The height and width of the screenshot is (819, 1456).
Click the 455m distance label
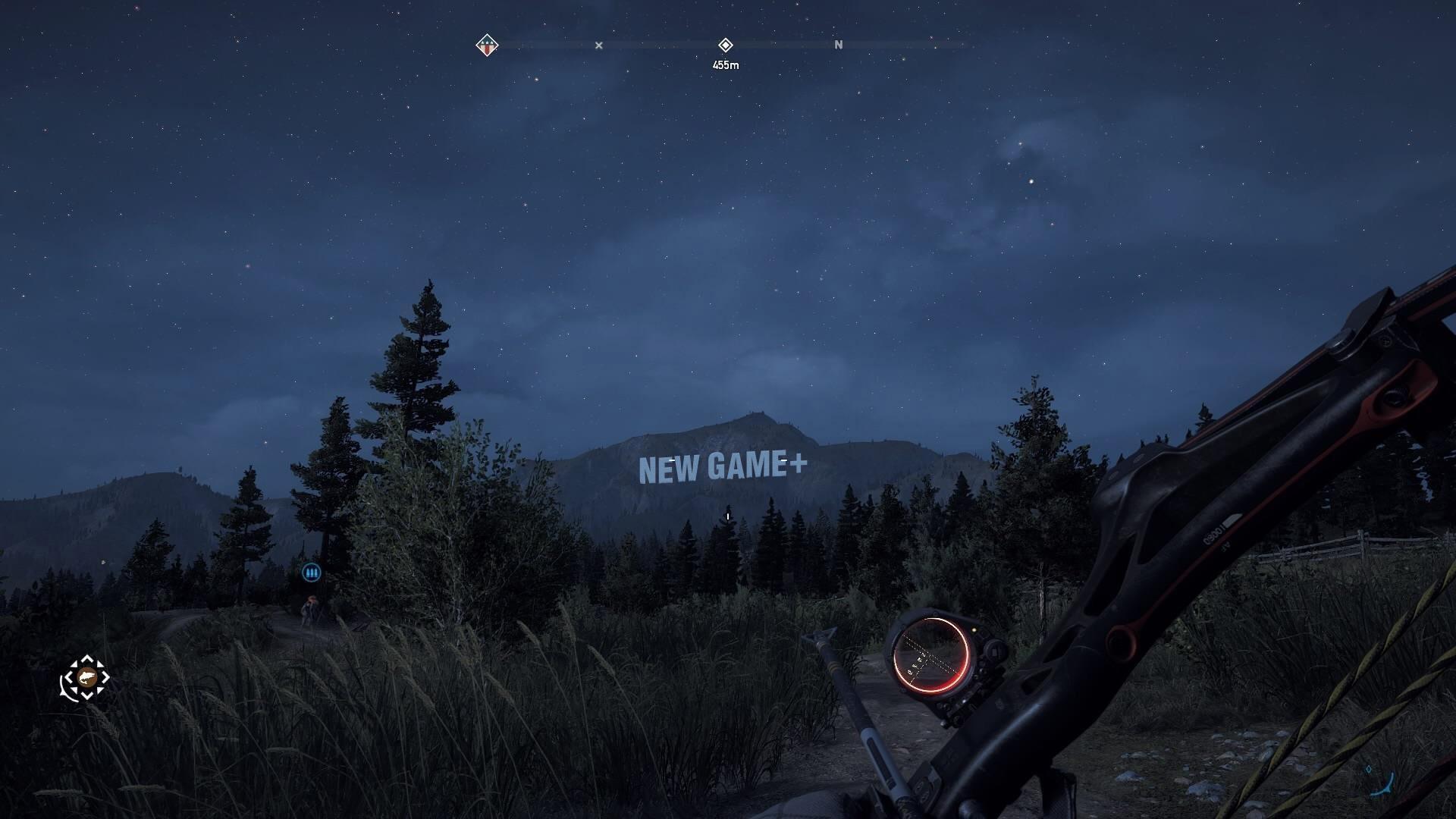[x=726, y=64]
